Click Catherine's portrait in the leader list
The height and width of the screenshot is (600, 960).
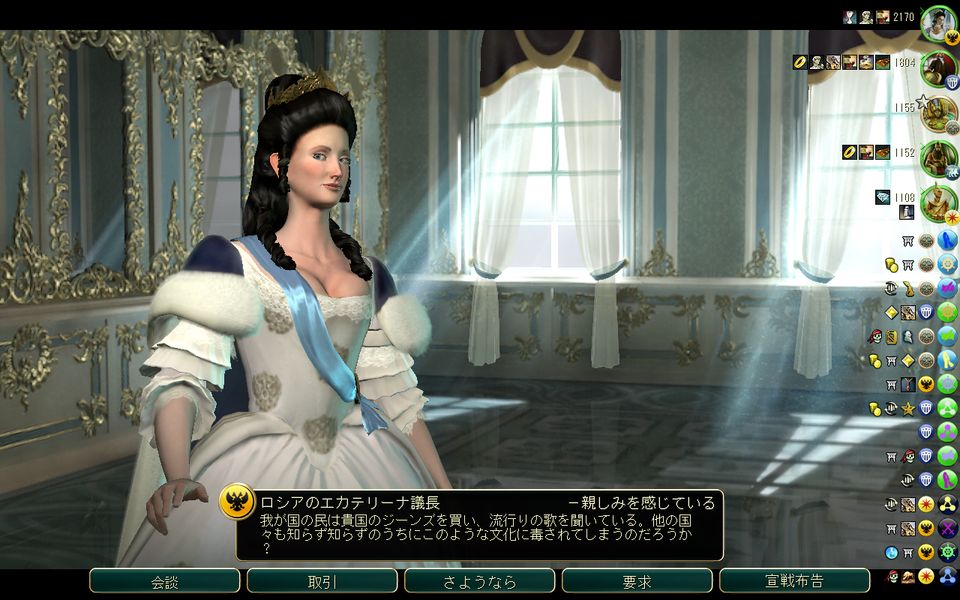(938, 22)
